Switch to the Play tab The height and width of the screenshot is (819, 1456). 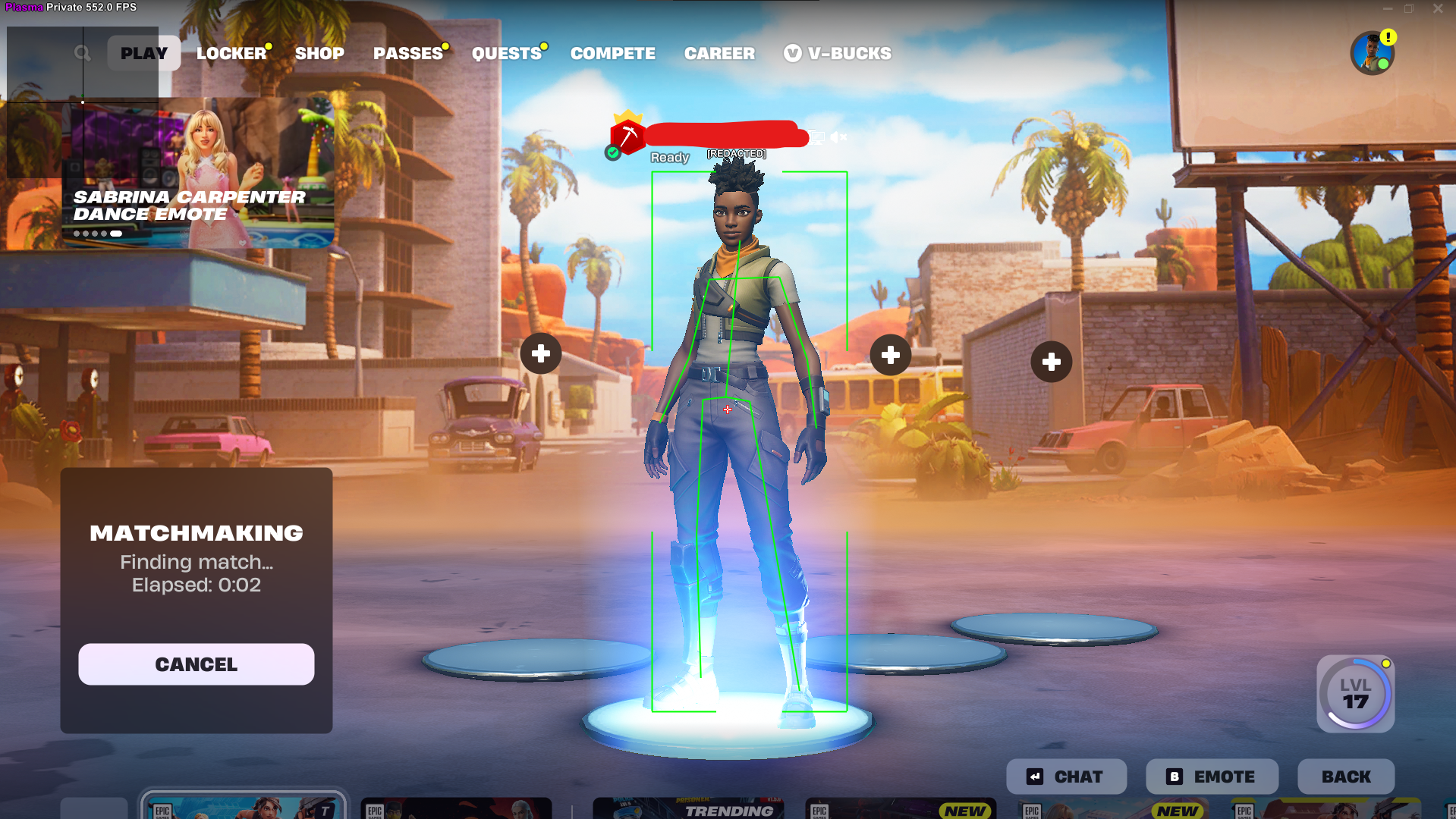143,53
